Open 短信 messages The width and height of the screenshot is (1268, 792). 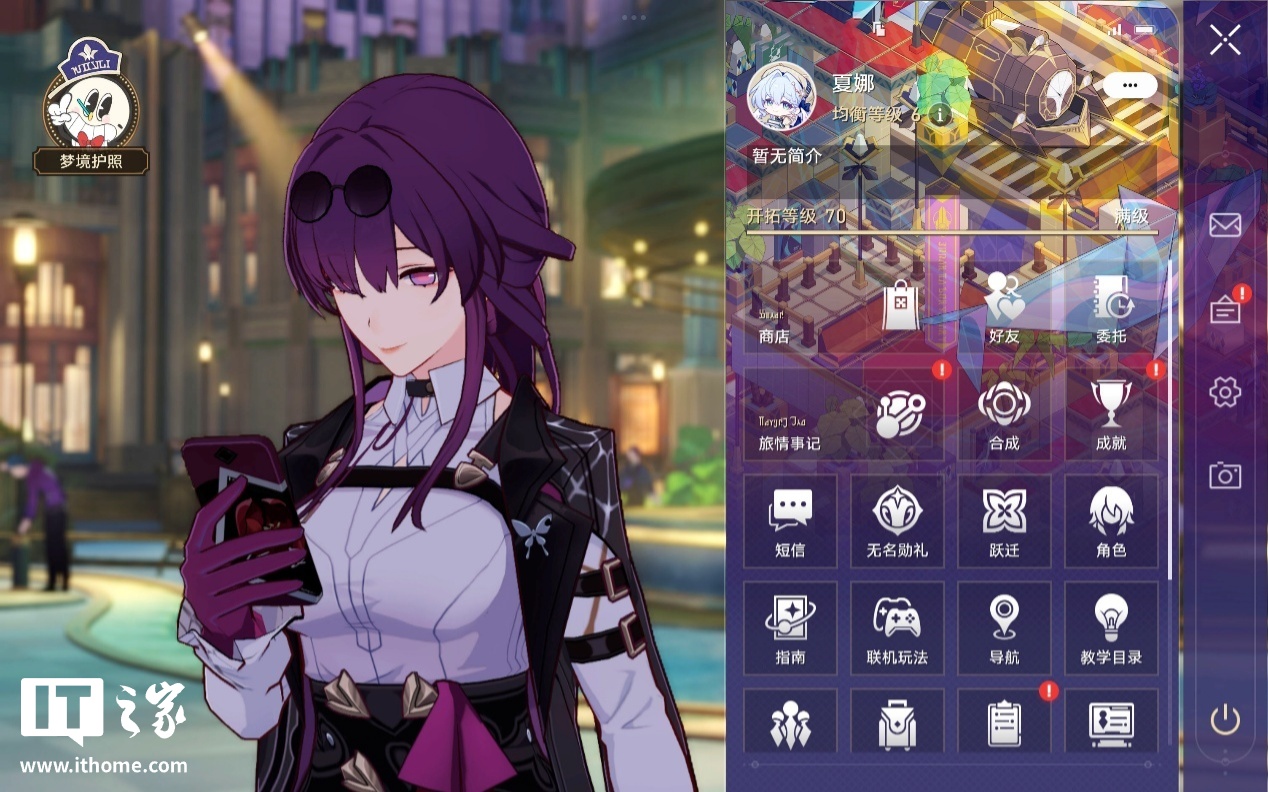tap(790, 521)
